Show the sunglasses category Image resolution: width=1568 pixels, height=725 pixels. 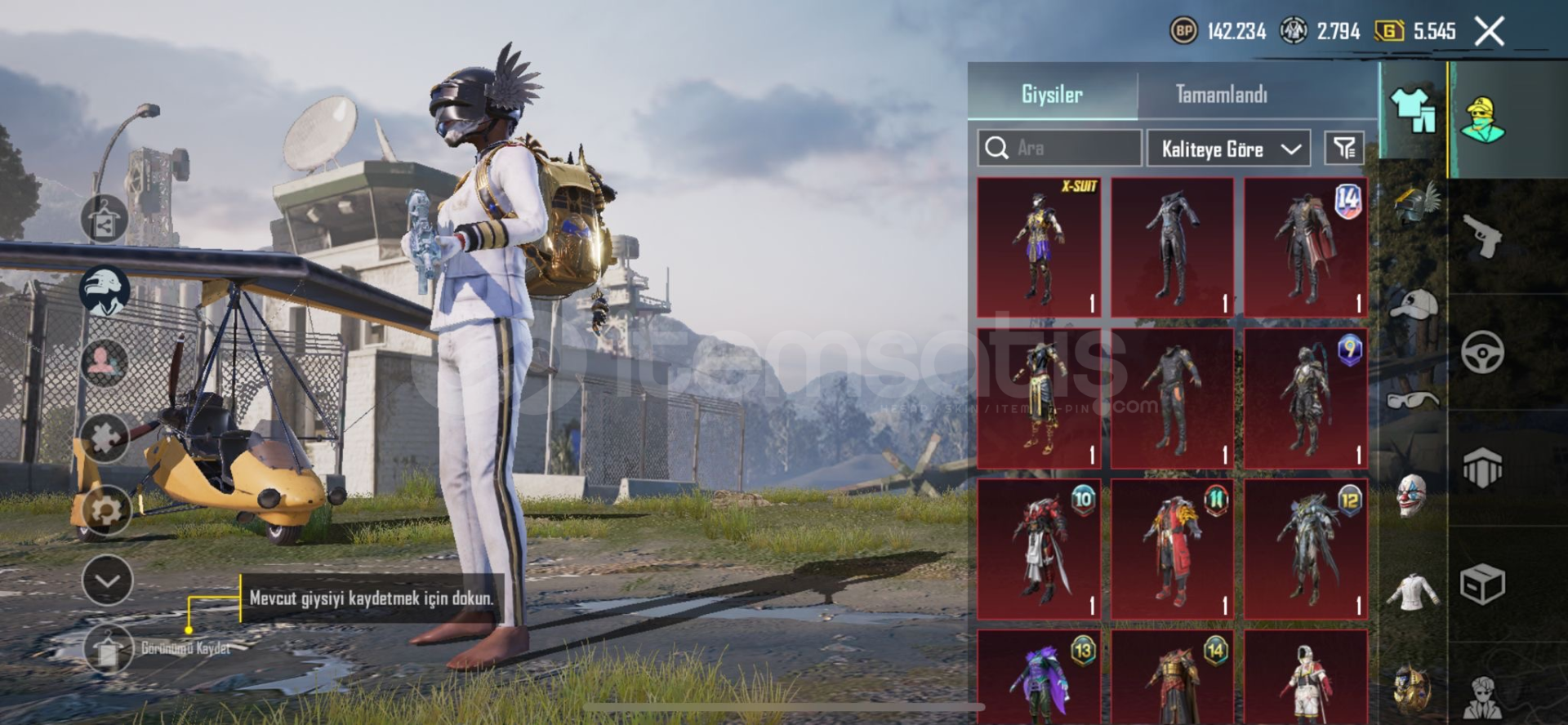pyautogui.click(x=1412, y=399)
